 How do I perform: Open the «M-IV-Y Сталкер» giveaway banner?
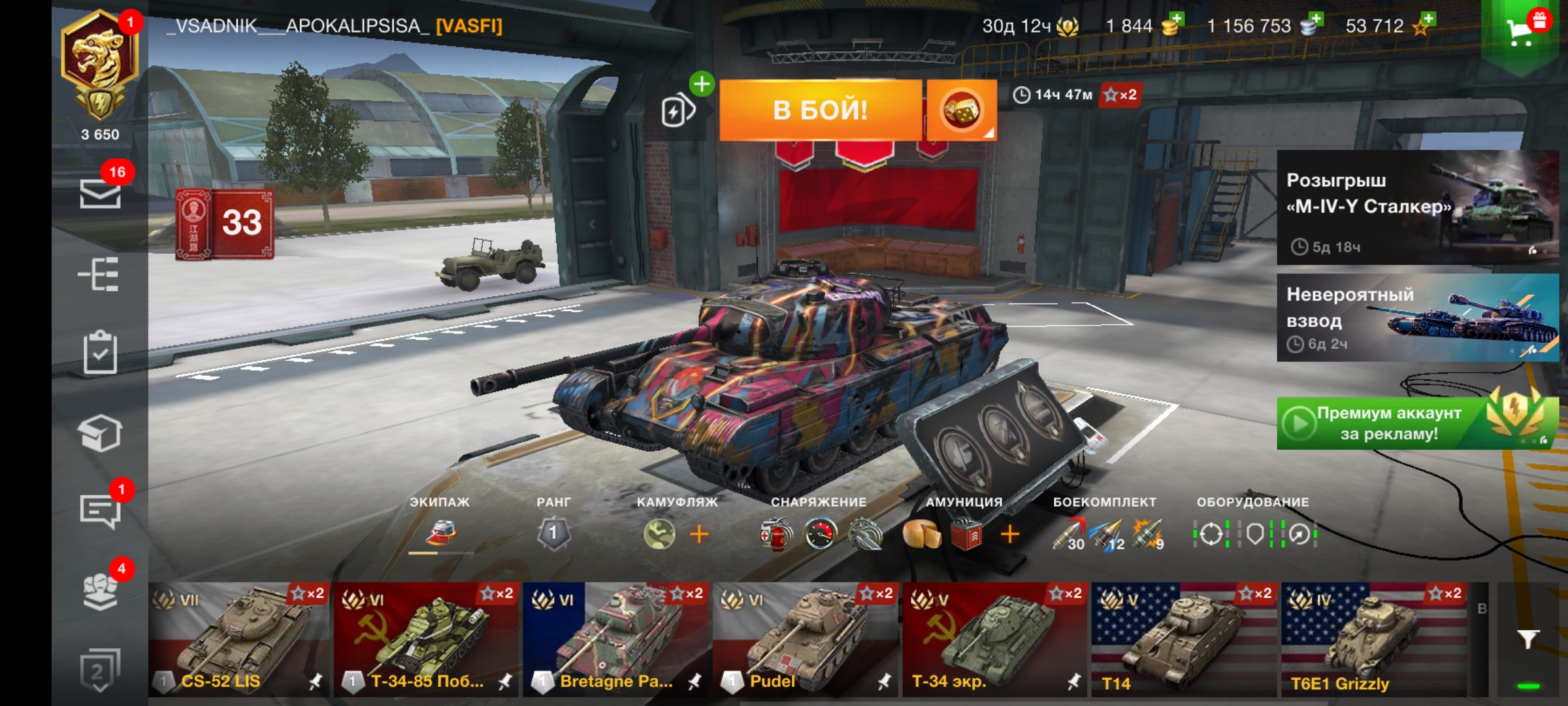coord(1417,207)
